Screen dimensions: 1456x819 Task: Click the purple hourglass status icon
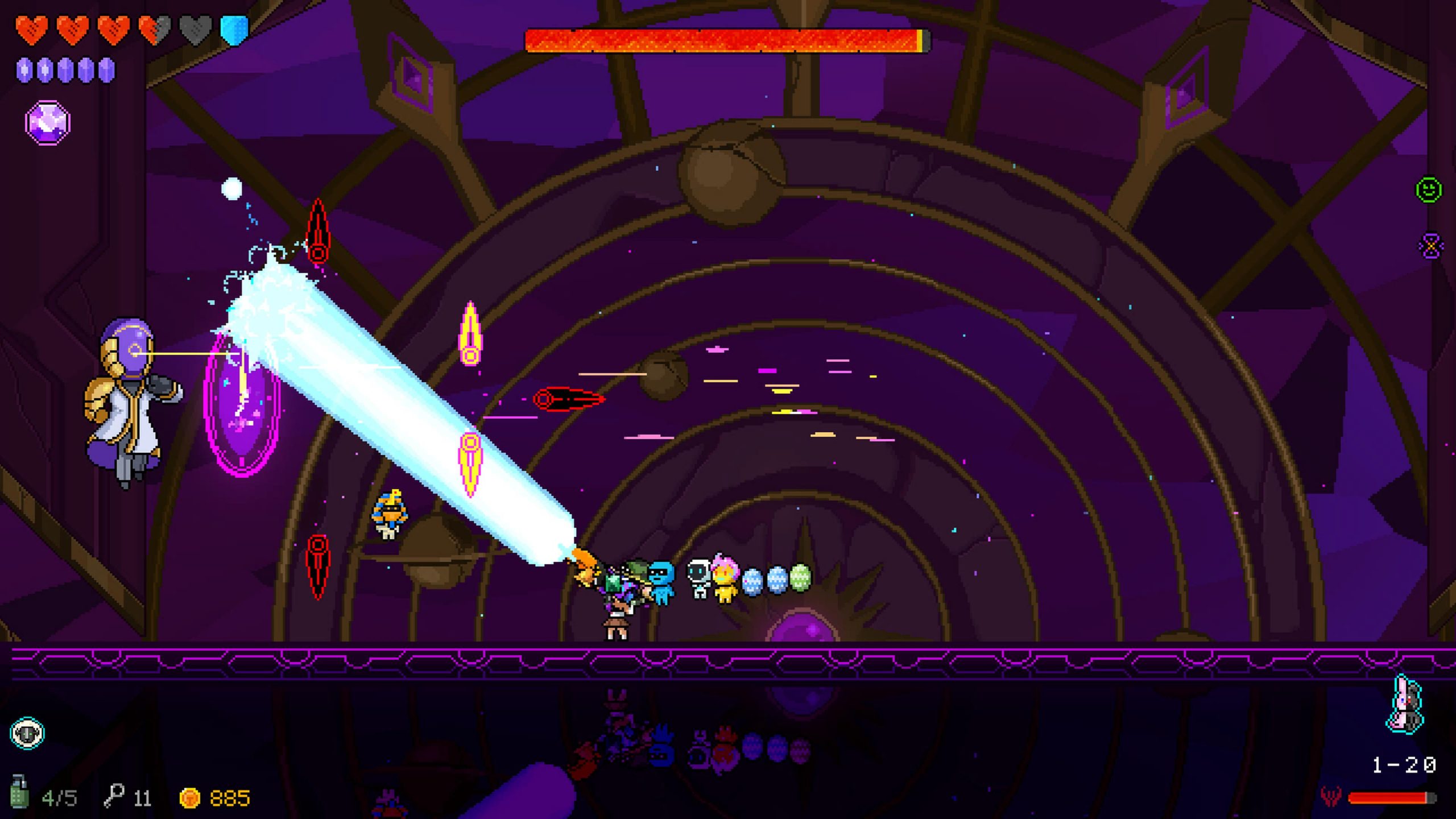[1431, 246]
